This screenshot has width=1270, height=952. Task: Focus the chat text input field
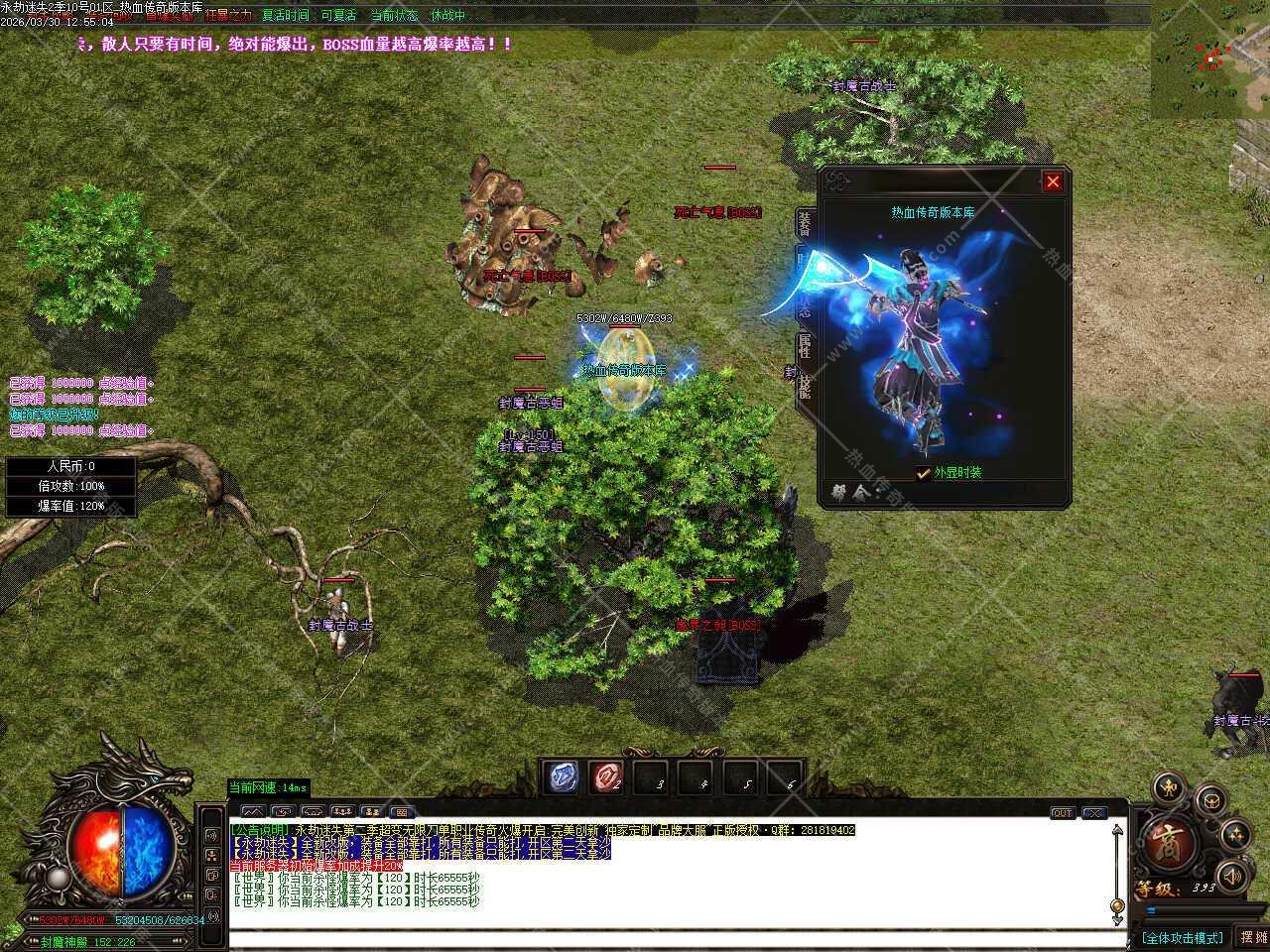(x=675, y=939)
